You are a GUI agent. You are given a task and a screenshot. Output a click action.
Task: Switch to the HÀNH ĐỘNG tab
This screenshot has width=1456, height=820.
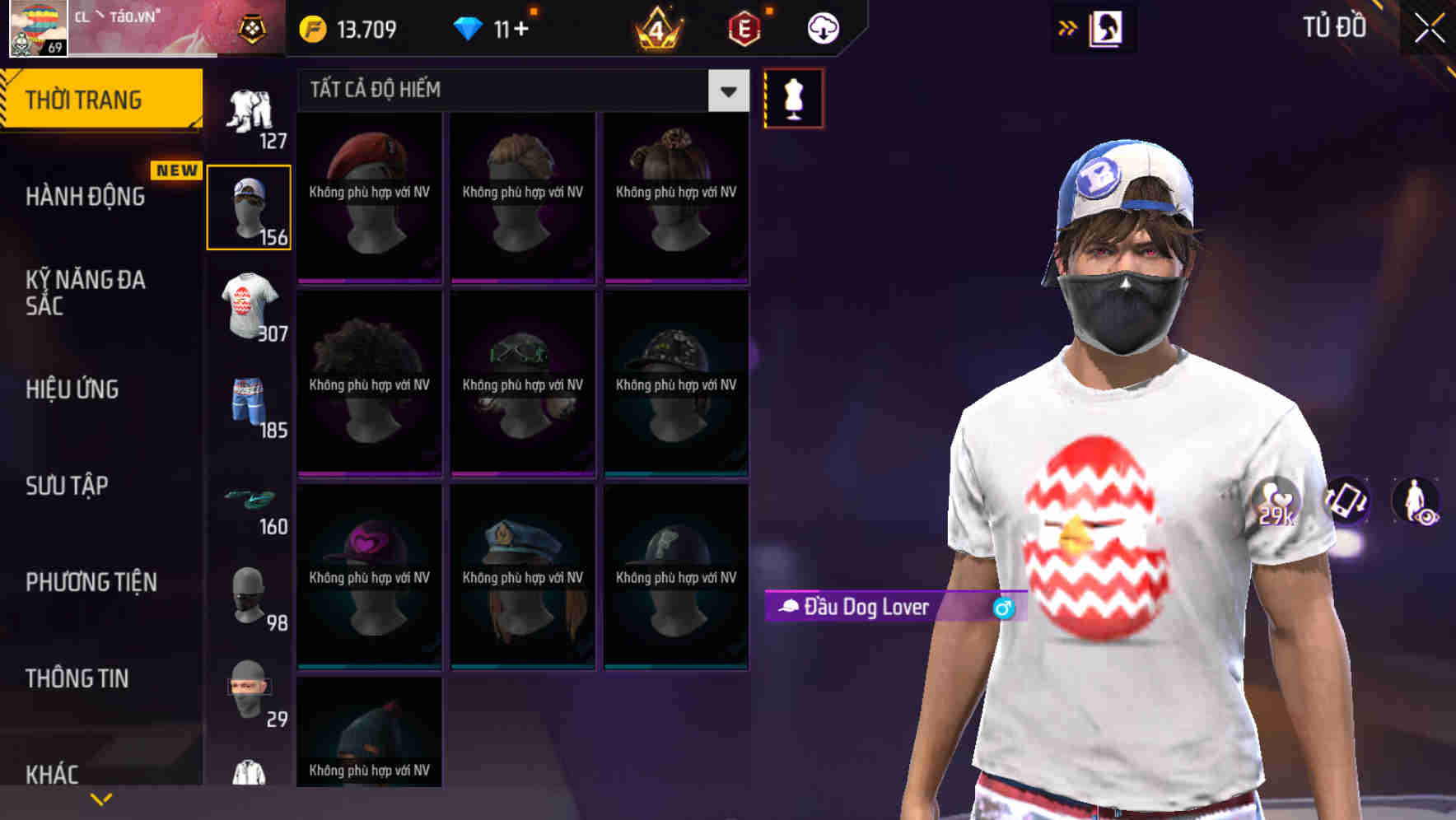coord(86,197)
